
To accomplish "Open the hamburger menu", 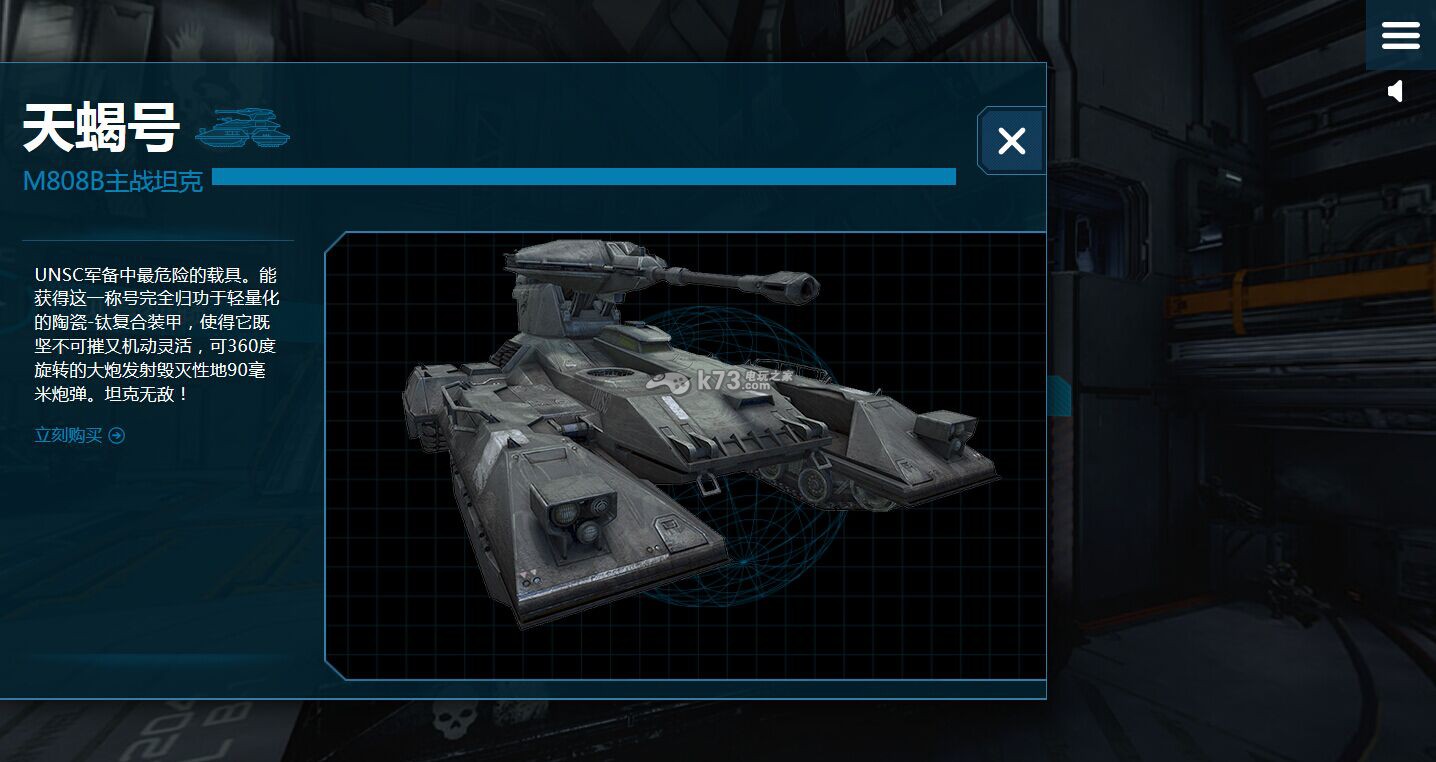I will (x=1400, y=36).
